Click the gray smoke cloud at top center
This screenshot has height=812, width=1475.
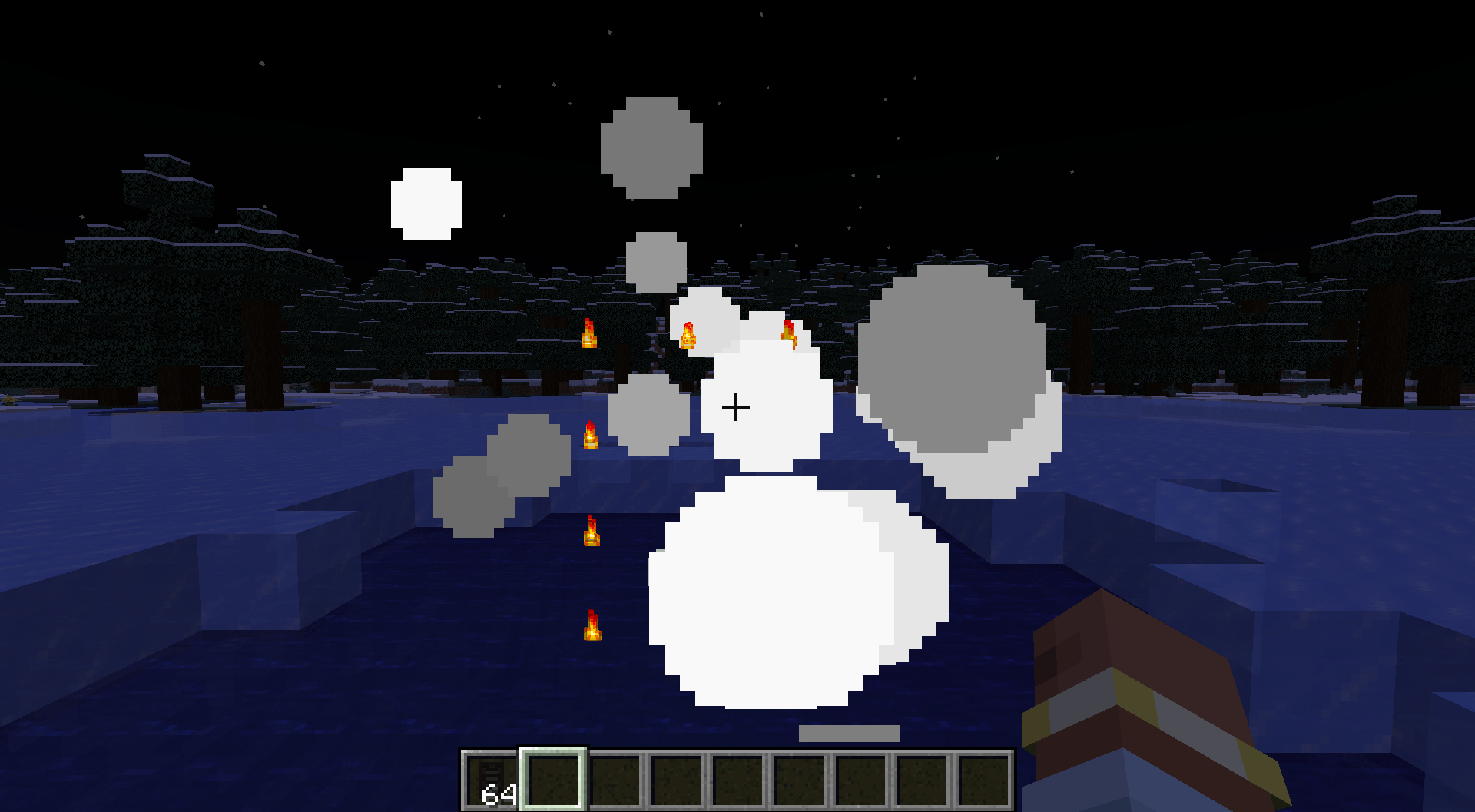(x=651, y=150)
